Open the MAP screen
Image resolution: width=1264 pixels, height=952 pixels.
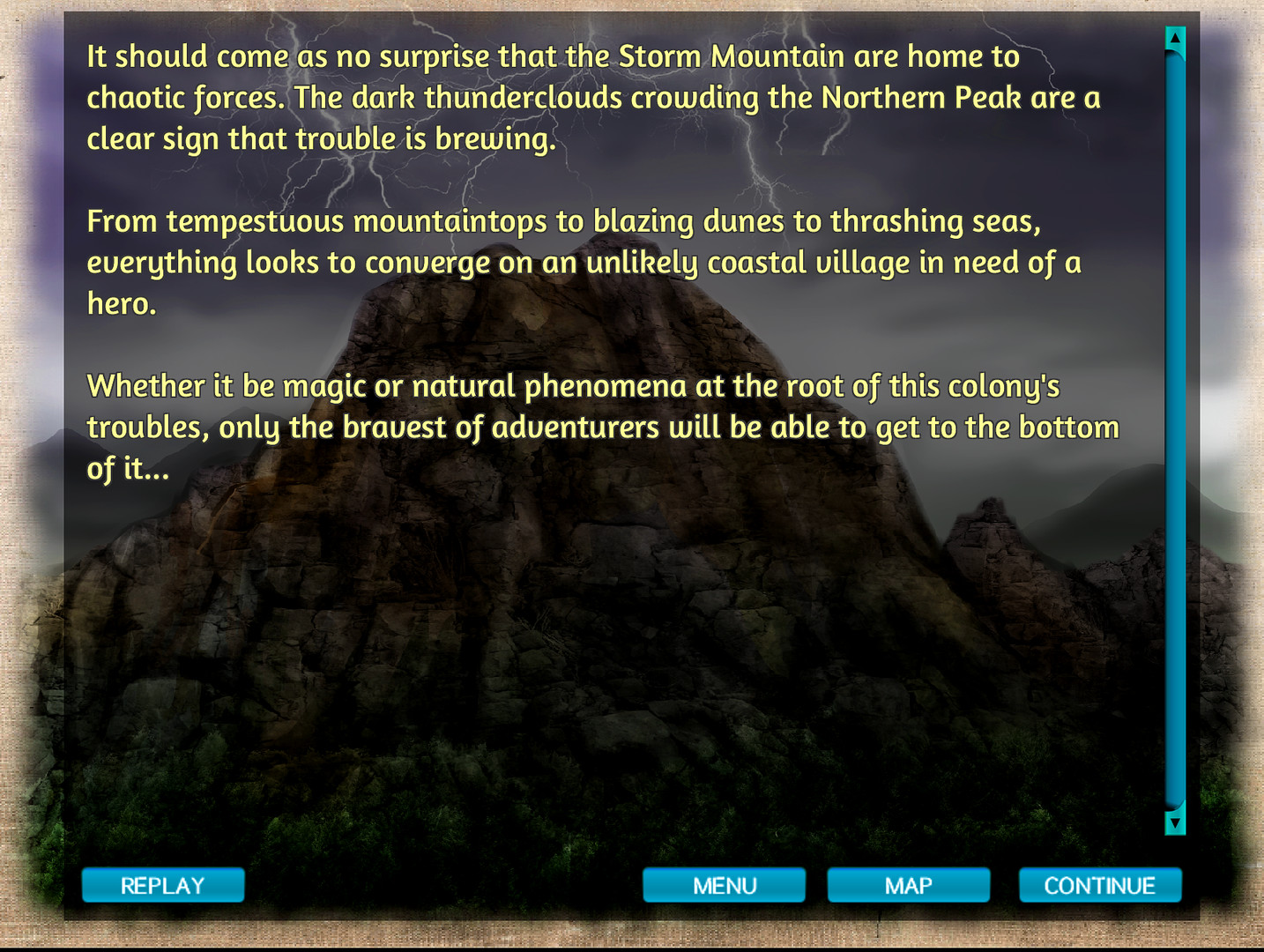tap(910, 885)
